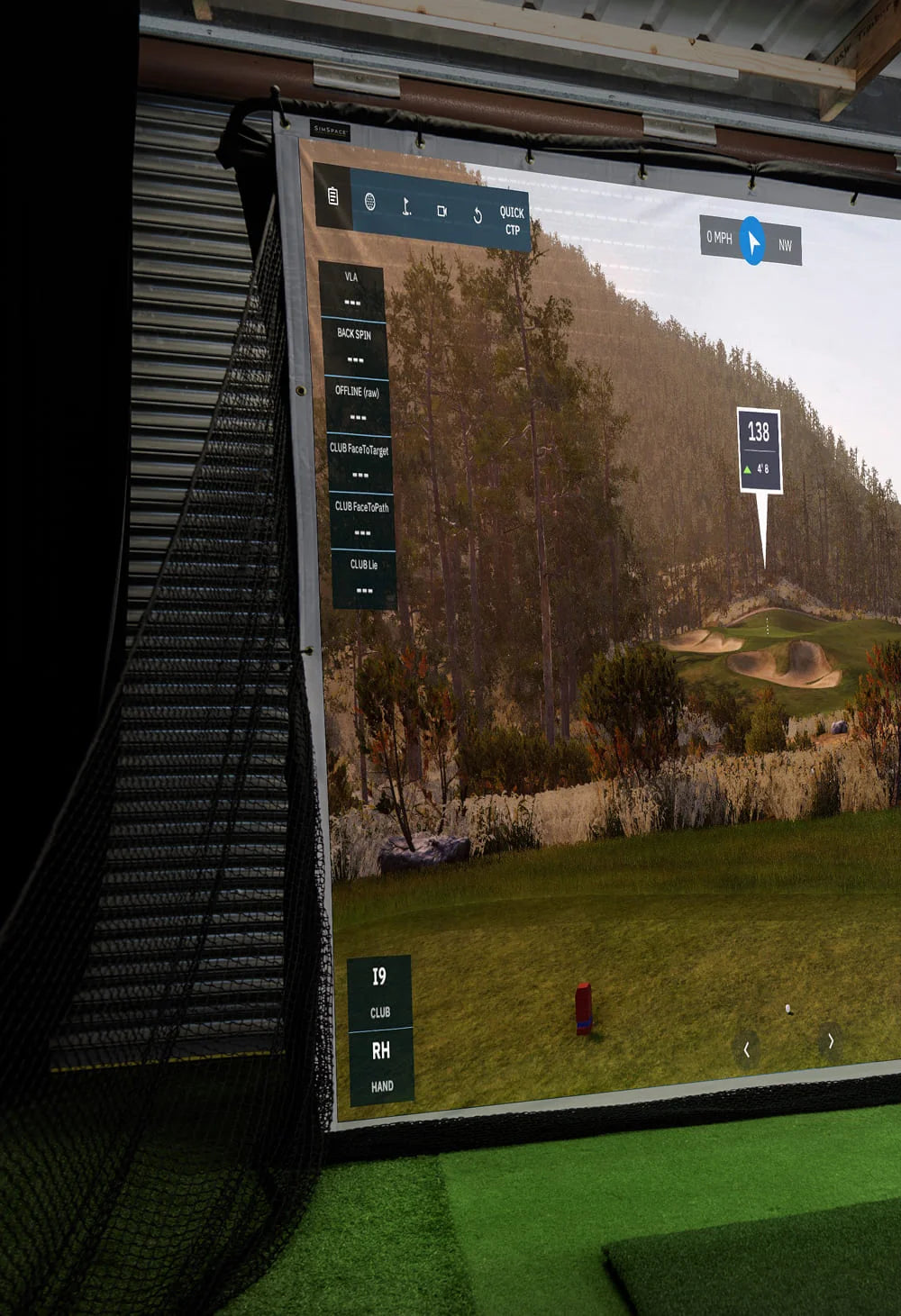The image size is (901, 1316).
Task: Select the flag and hole icon
Action: [406, 207]
